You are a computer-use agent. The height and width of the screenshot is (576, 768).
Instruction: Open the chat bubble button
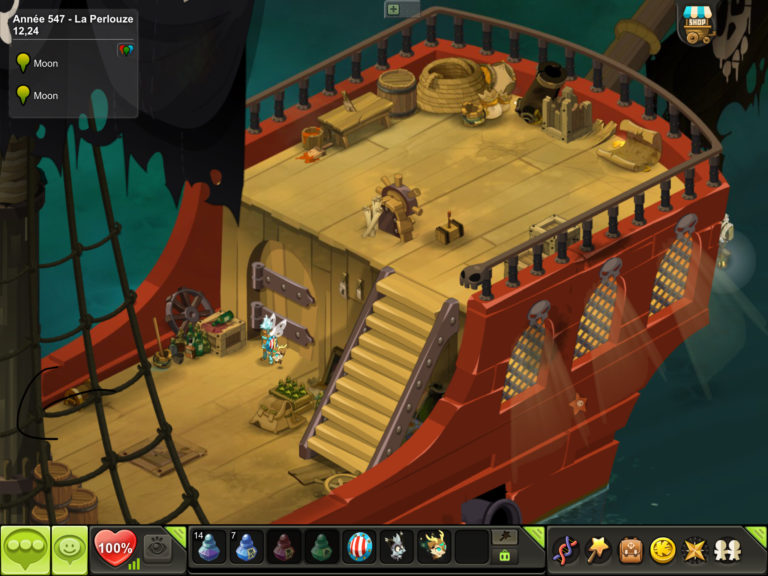25,548
